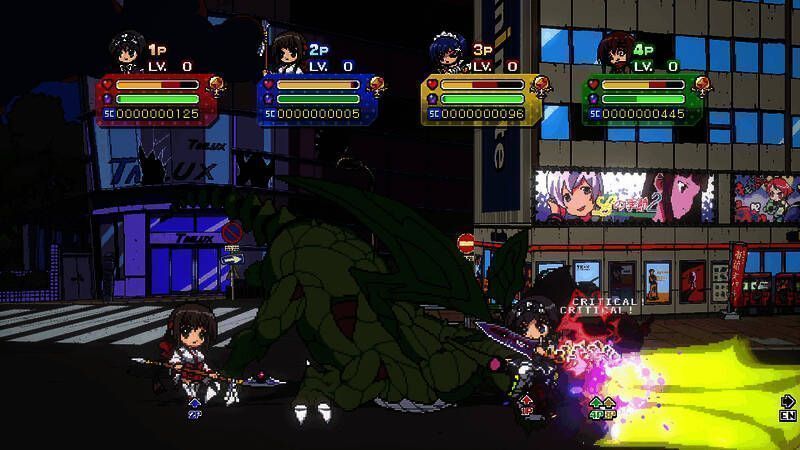The image size is (800, 450).
Task: Choose the orb icon on the green 4P panel
Action: tap(702, 86)
